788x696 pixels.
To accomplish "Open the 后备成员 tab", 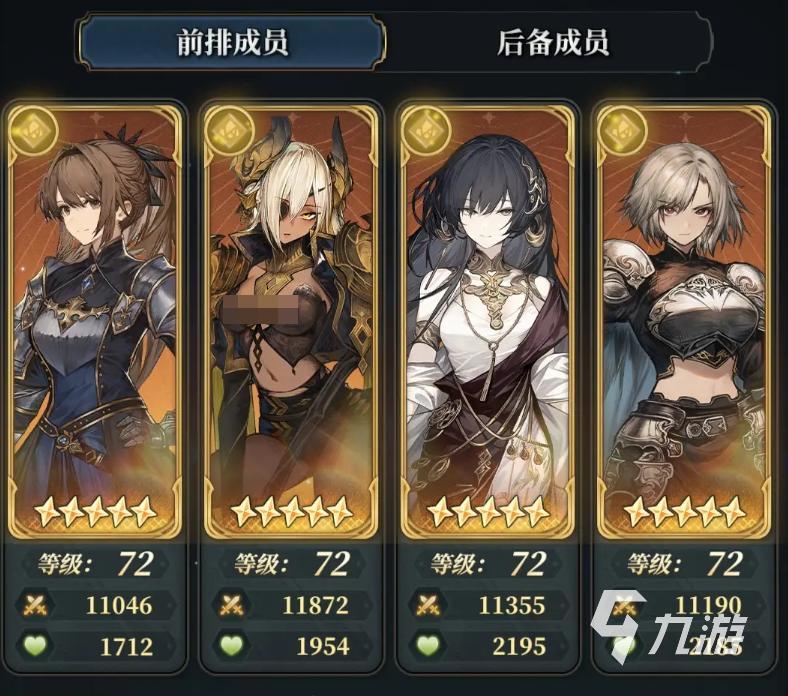I will (552, 42).
